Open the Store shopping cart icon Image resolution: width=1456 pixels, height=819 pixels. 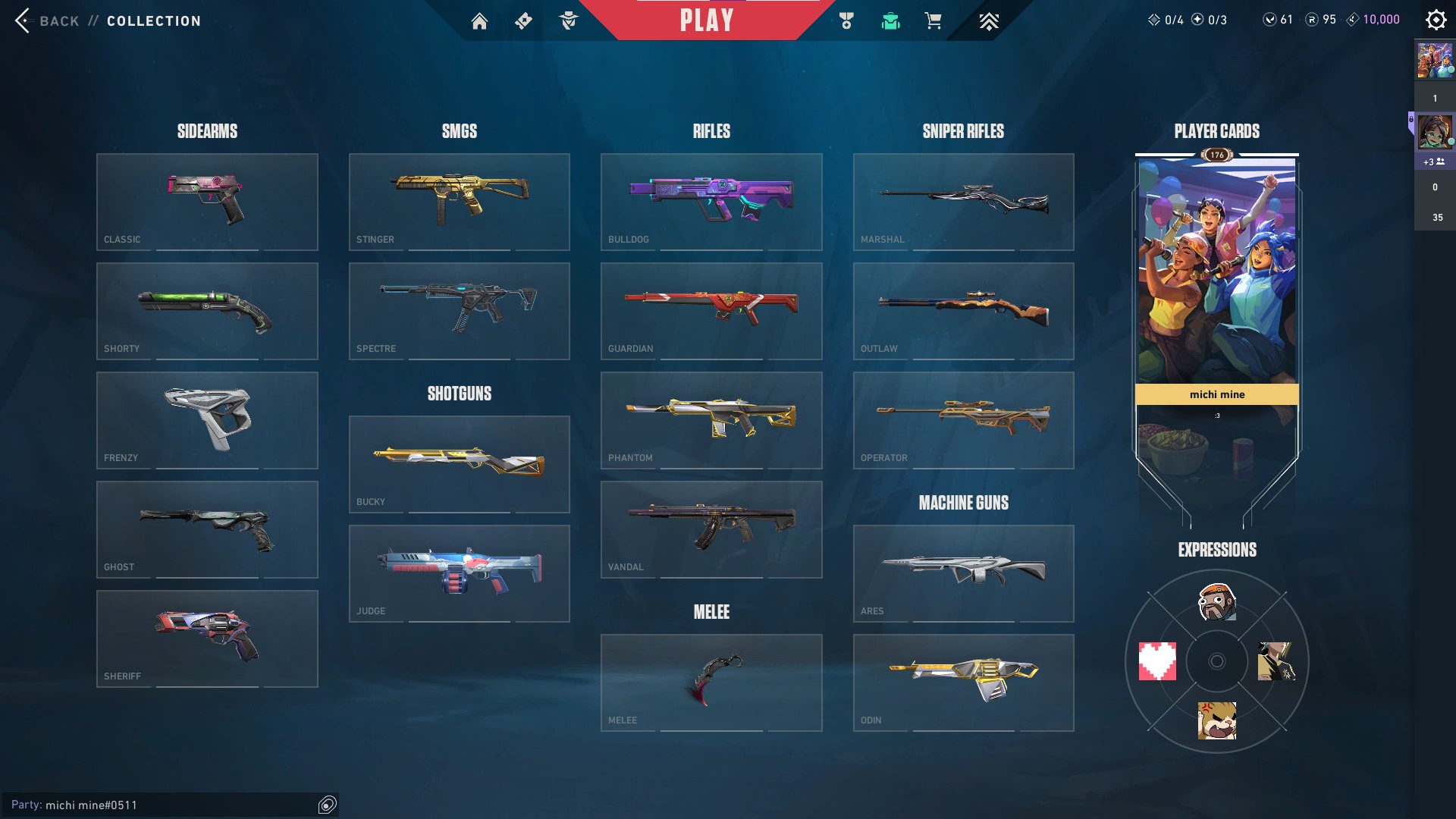[934, 21]
